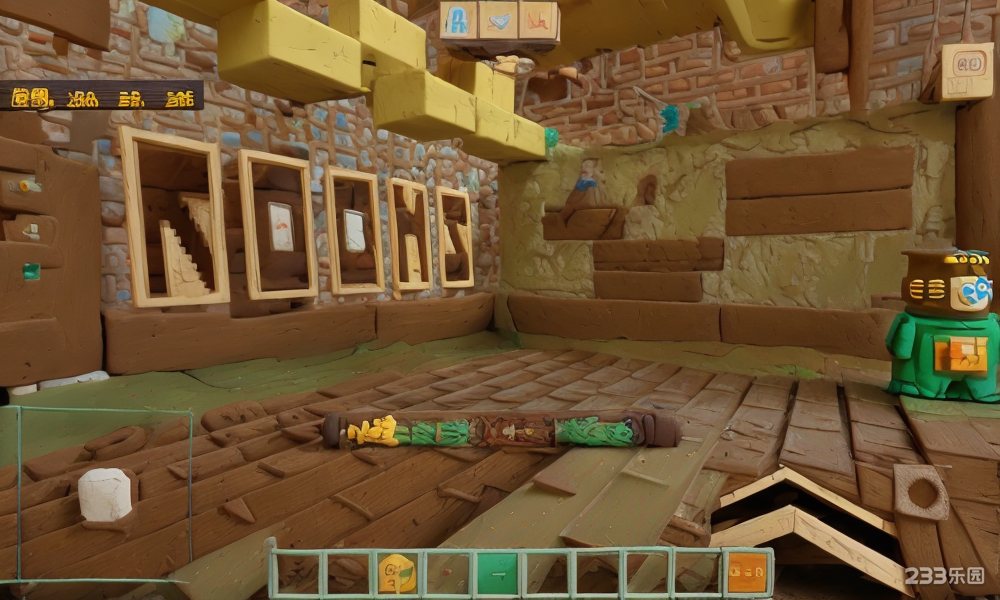Select the green block hotbar slot
This screenshot has height=600, width=1000.
[497, 573]
